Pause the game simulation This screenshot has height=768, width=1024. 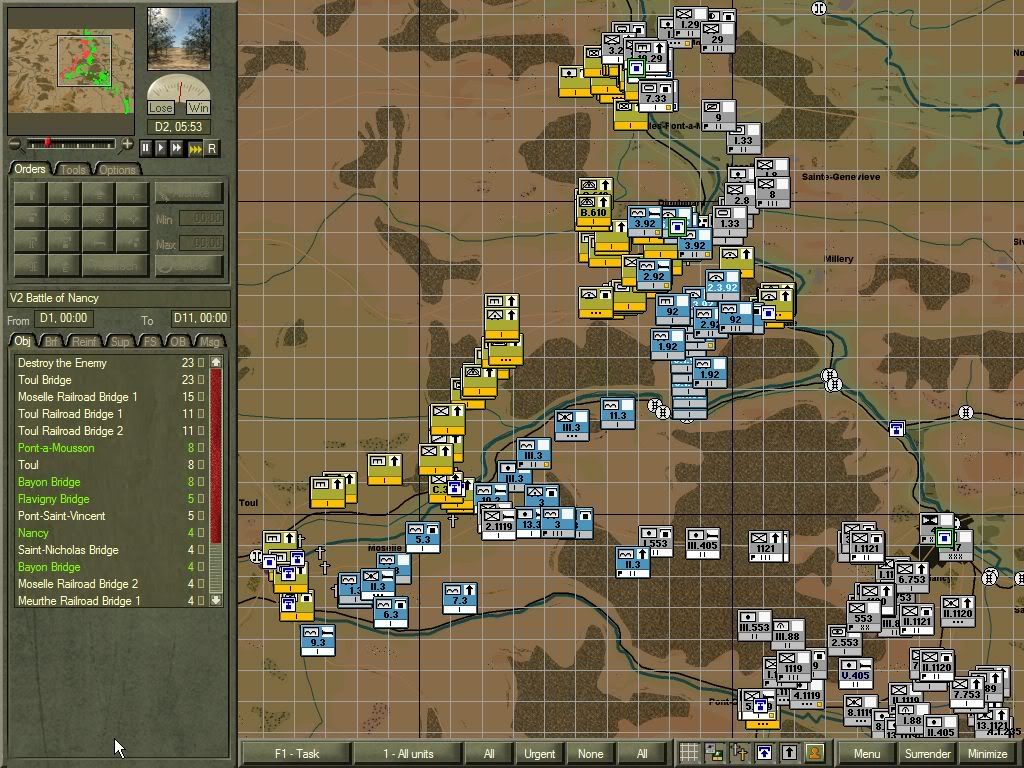(x=146, y=148)
